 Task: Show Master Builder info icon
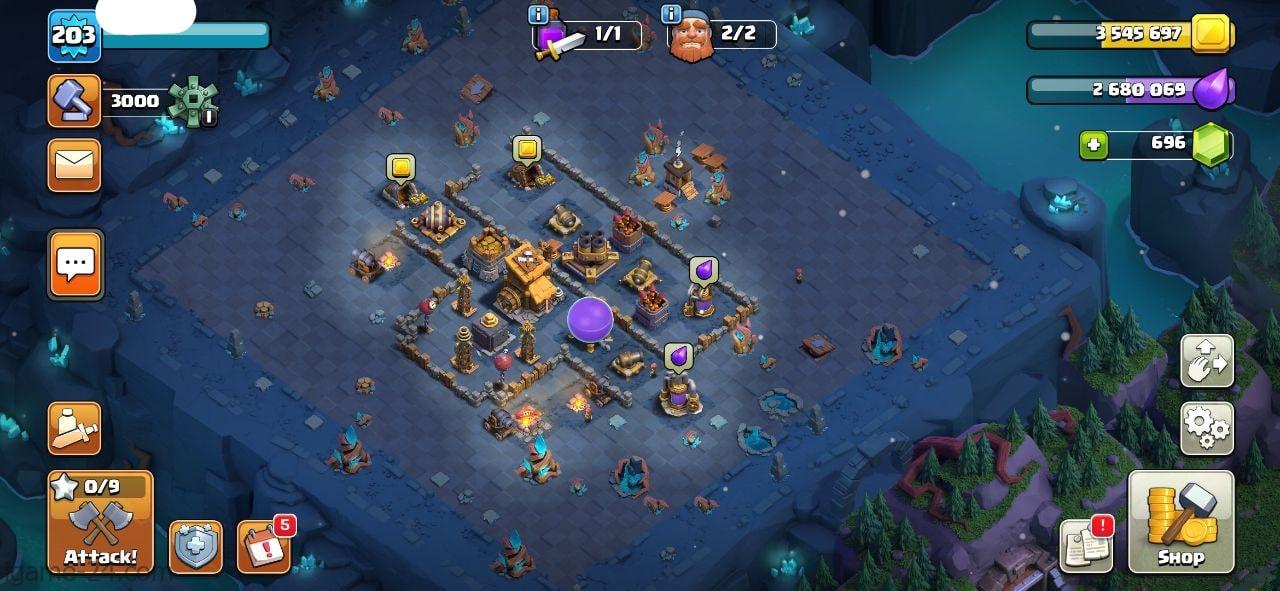click(672, 14)
